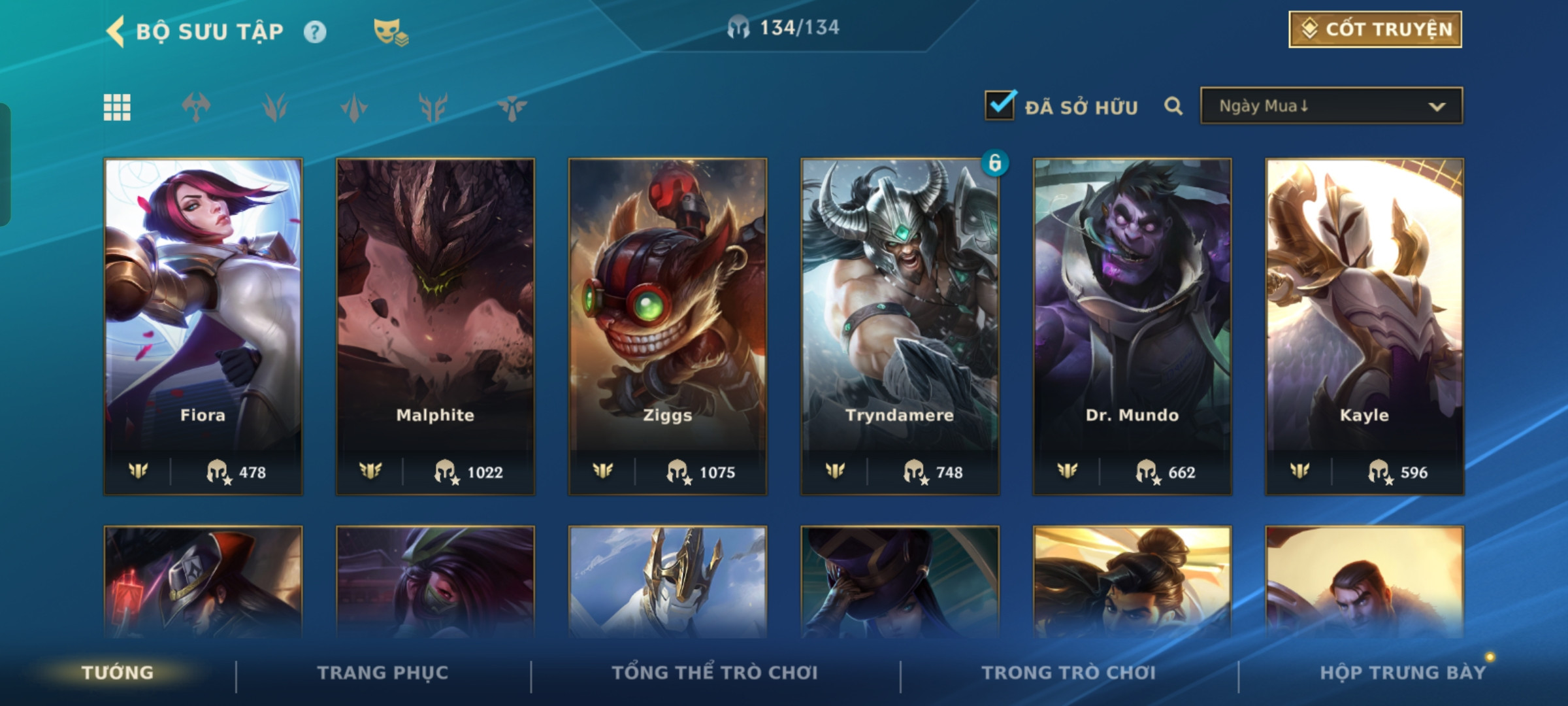The width and height of the screenshot is (1568, 706).
Task: Open the Cốt Truyện button
Action: [x=1375, y=29]
